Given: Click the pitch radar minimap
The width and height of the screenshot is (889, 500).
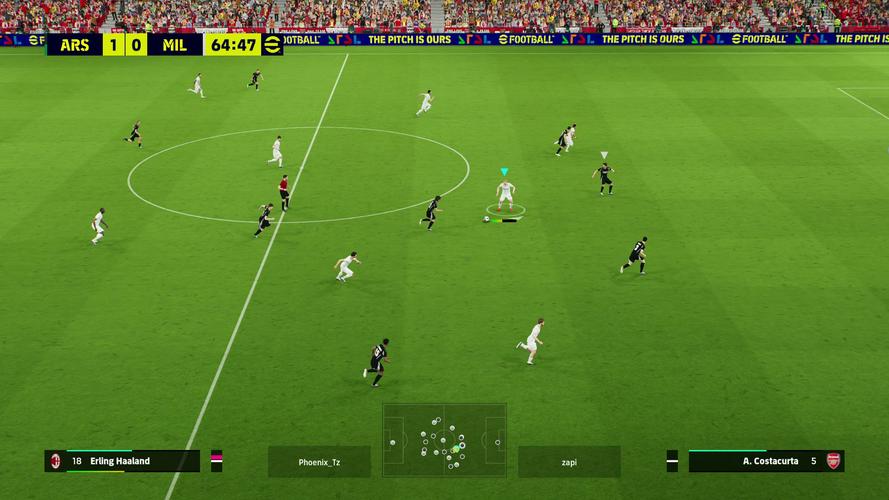Looking at the screenshot, I should (444, 439).
